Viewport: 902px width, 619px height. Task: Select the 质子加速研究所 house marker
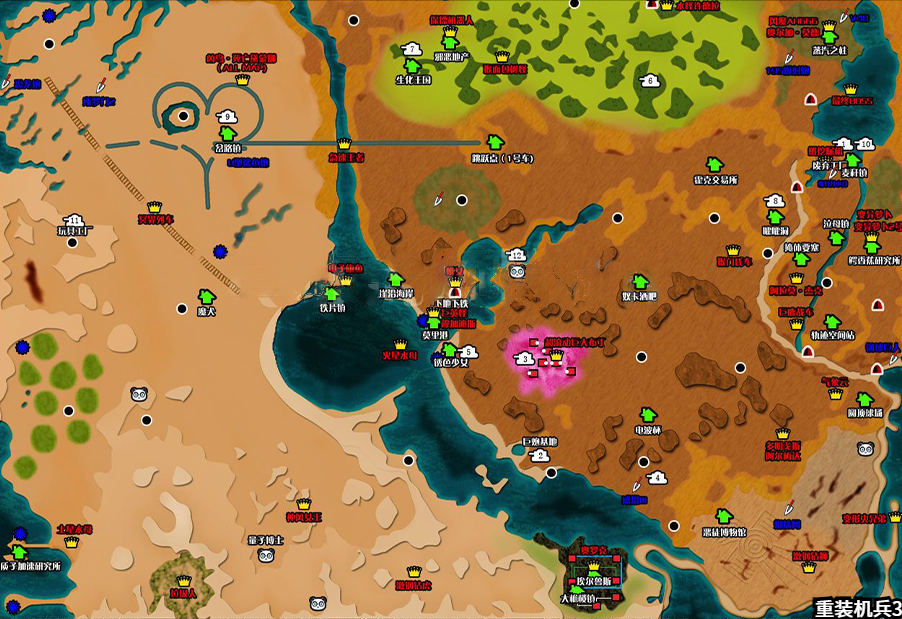19,552
